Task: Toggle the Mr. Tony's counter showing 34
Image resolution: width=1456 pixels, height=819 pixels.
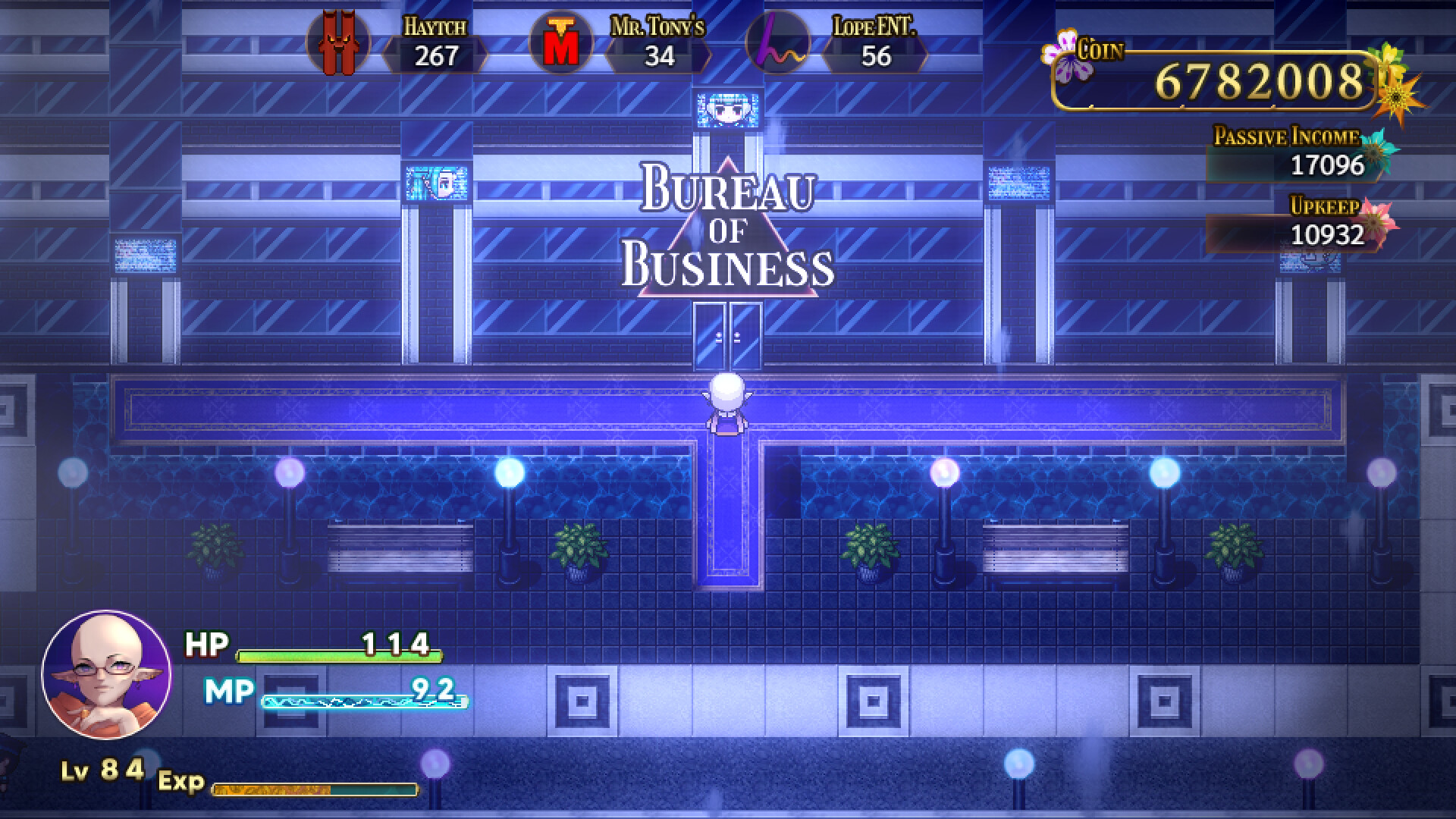Action: click(x=658, y=54)
